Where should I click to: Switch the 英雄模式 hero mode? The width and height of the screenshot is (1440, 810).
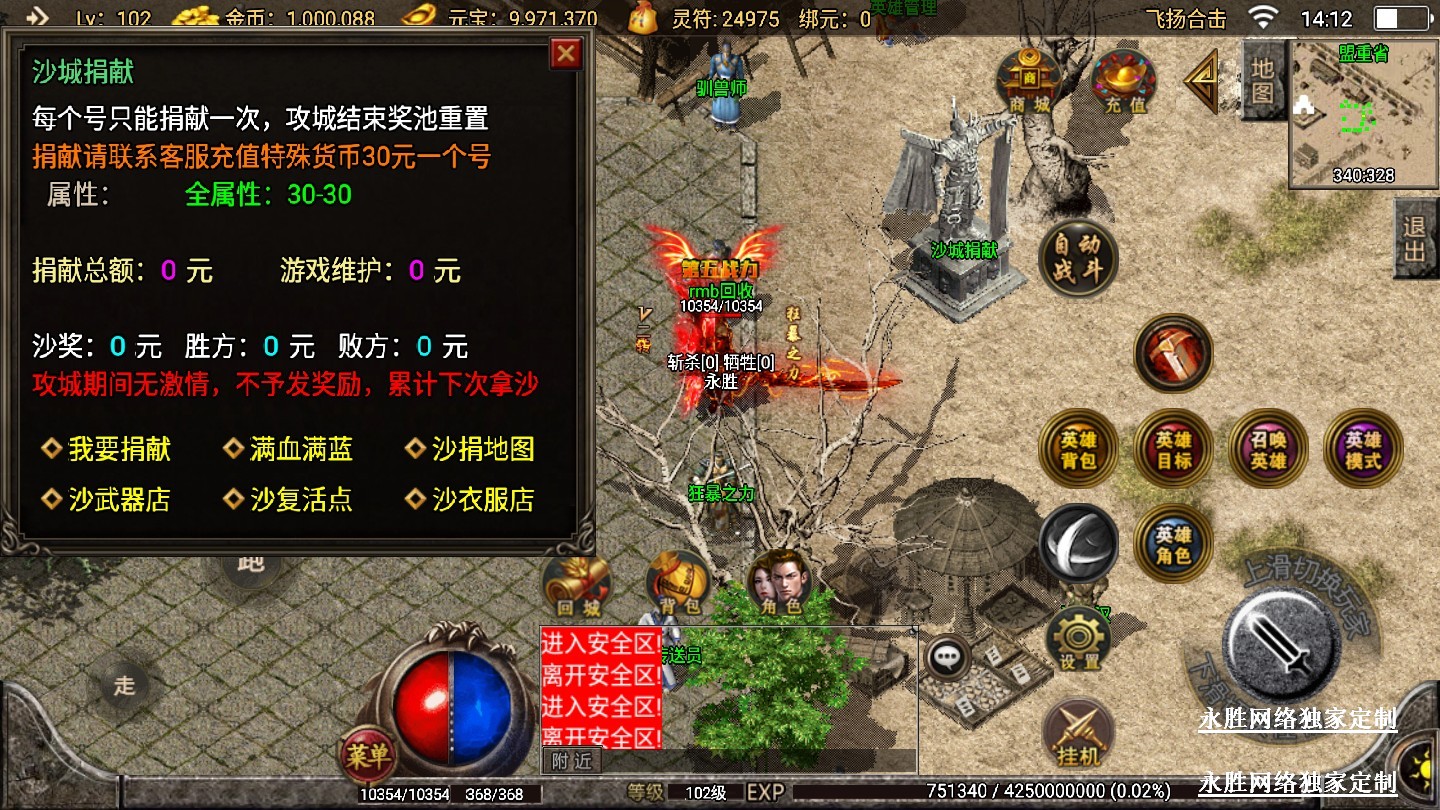pos(1362,449)
